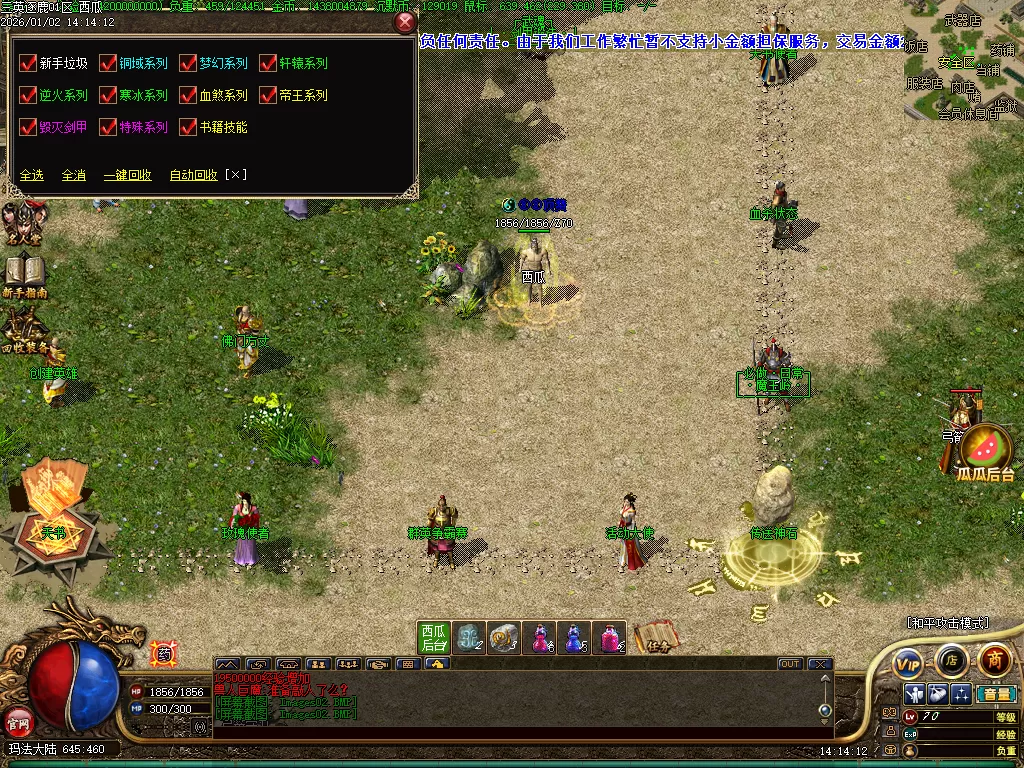Toggle the 铜域系列 checkbox
Viewport: 1024px width, 768px height.
point(108,64)
